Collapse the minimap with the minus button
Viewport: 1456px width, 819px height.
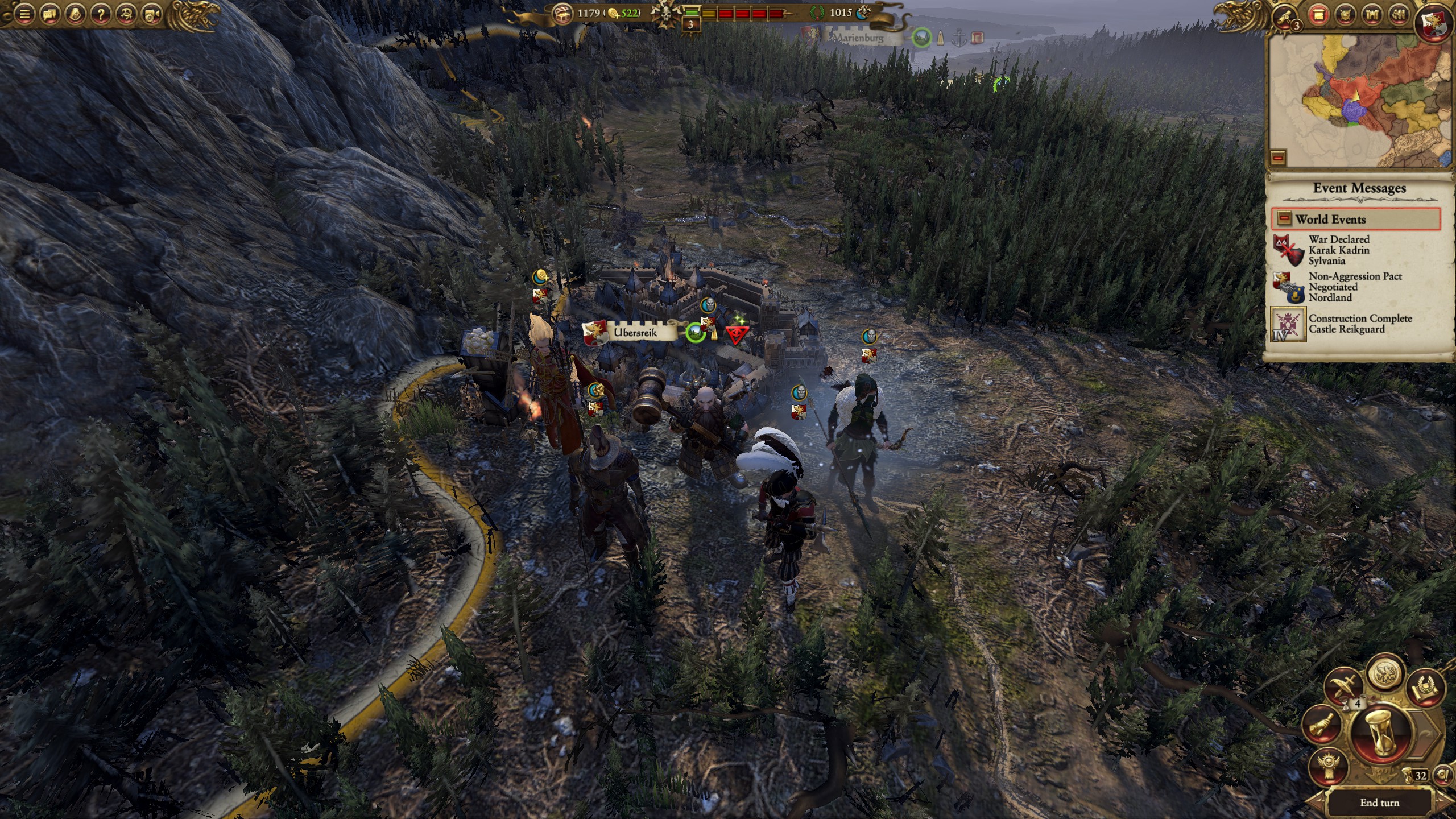click(x=1278, y=157)
